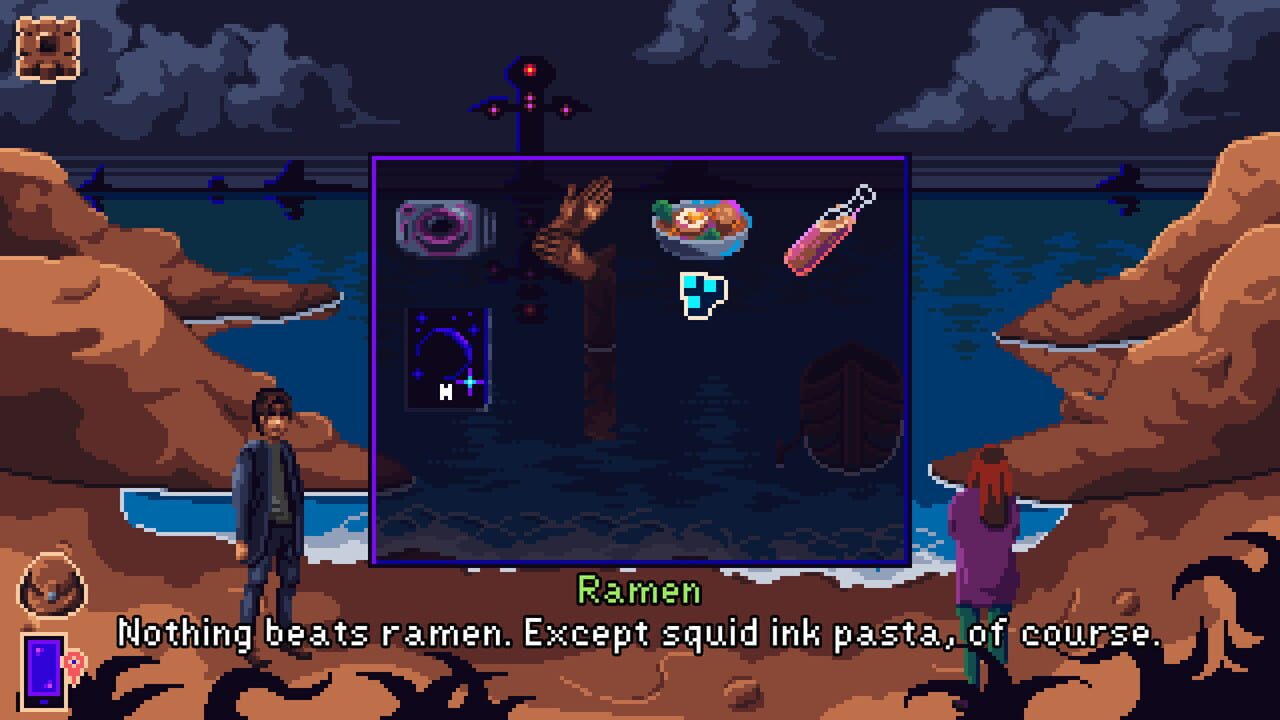Select the glowing blue shard item

(703, 292)
